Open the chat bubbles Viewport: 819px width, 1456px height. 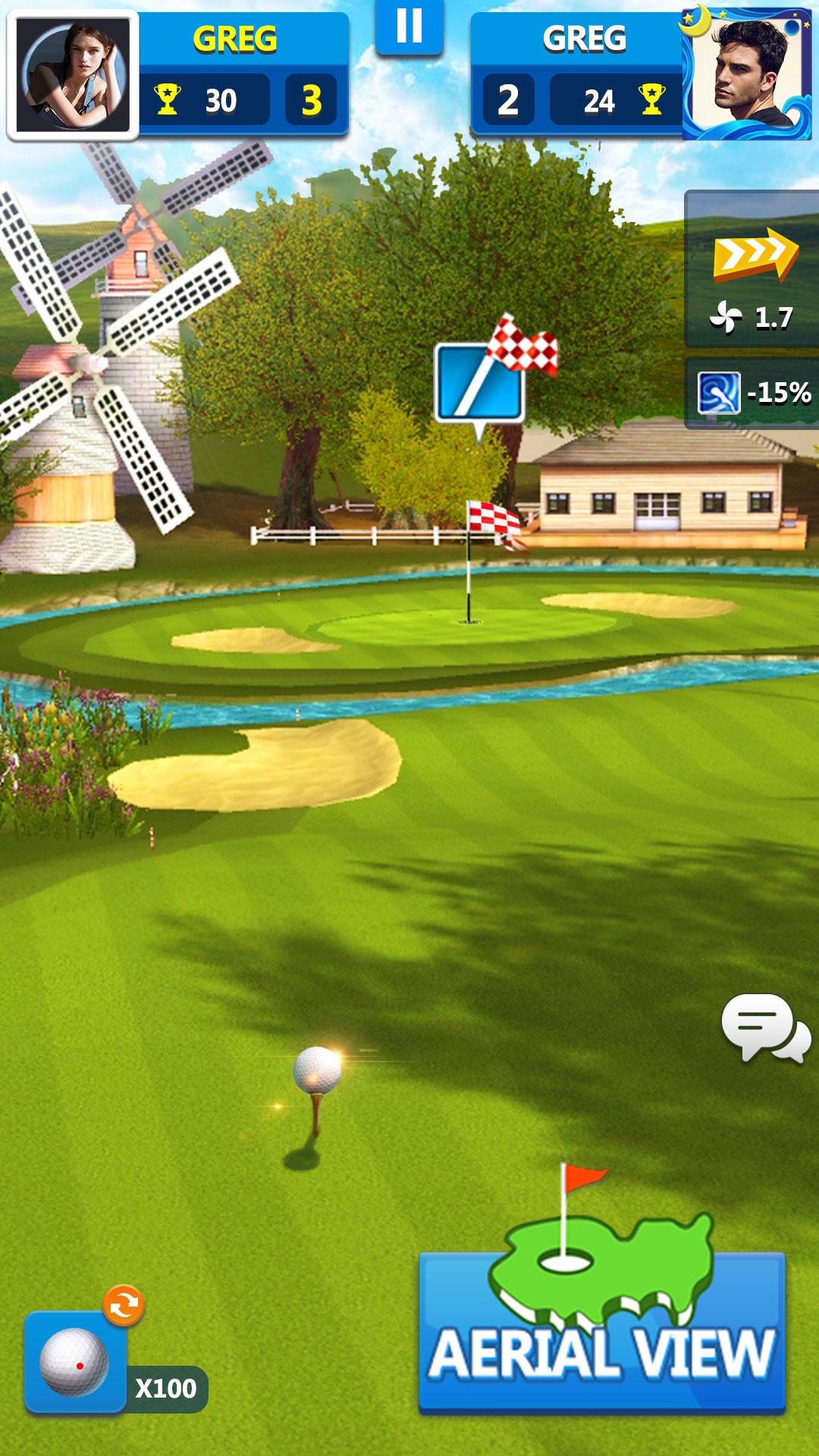point(764,1028)
